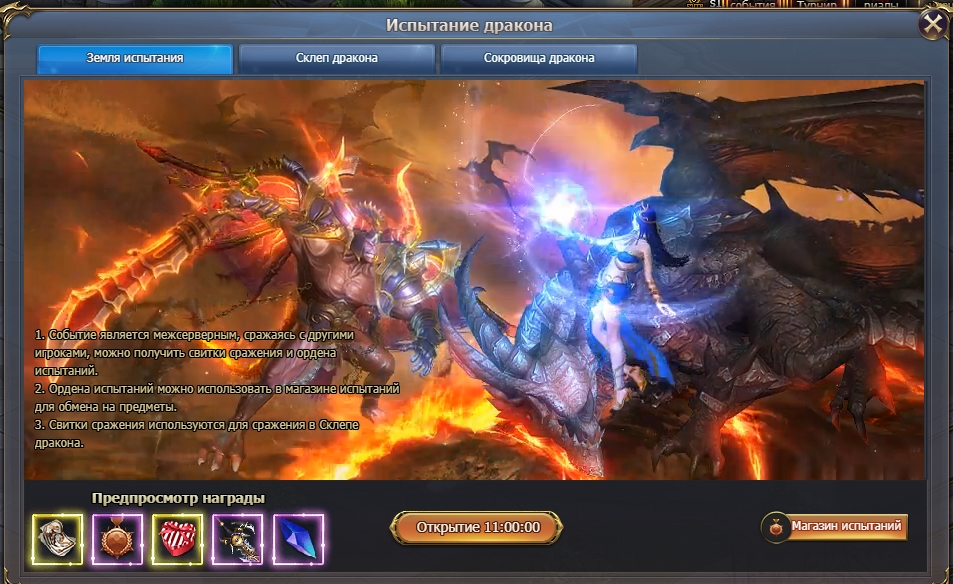Close the Испытание дракона window
953x584 pixels.
point(931,24)
